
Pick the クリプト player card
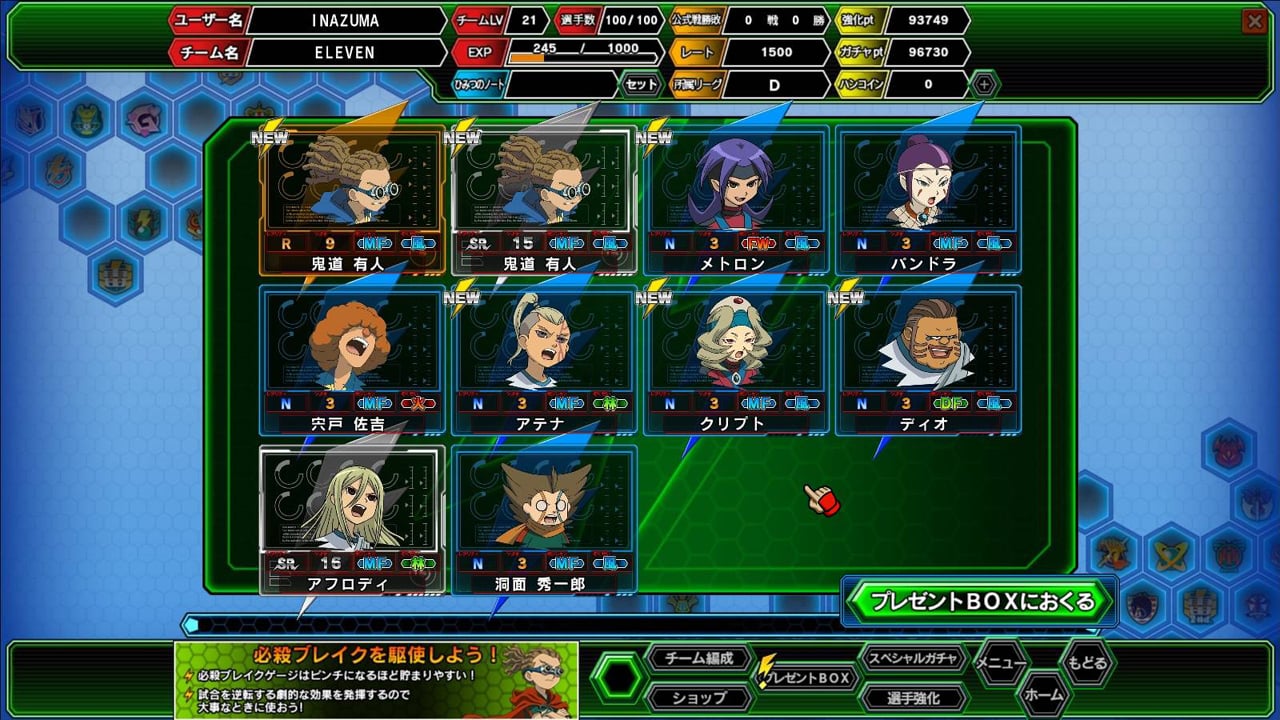click(x=736, y=360)
